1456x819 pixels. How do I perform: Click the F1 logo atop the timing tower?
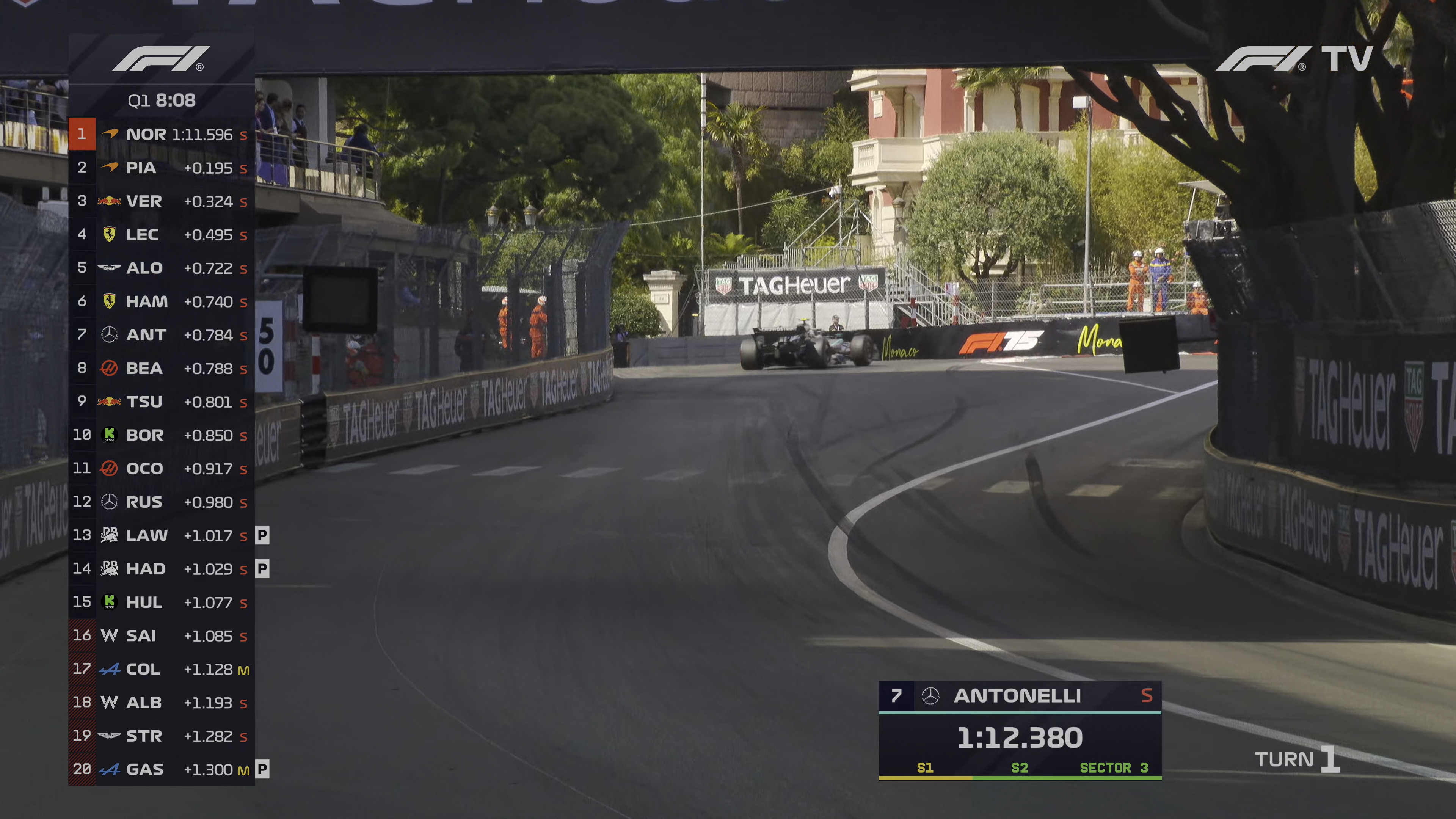point(161,59)
